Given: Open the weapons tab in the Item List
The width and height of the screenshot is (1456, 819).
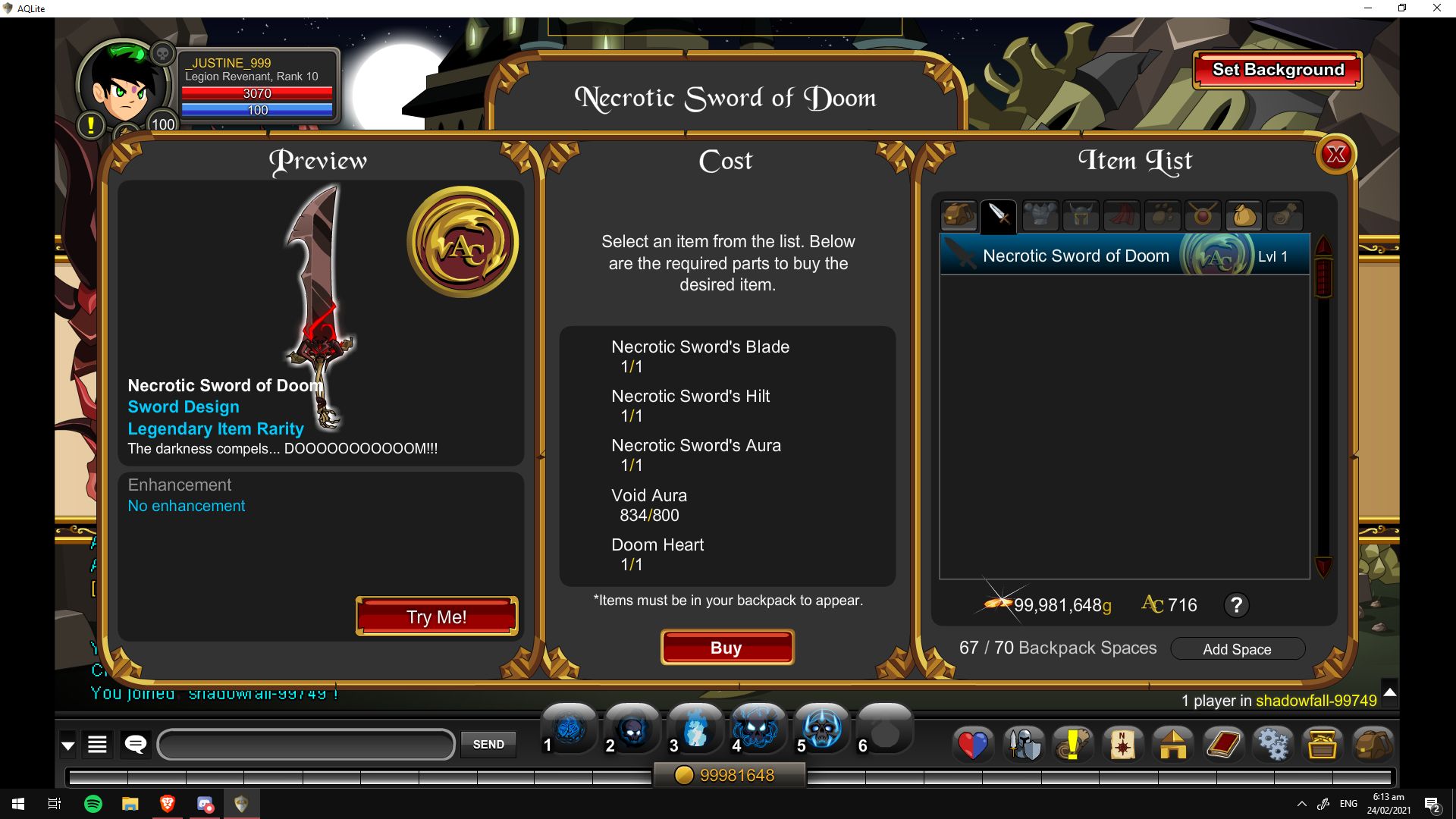Looking at the screenshot, I should [x=999, y=216].
